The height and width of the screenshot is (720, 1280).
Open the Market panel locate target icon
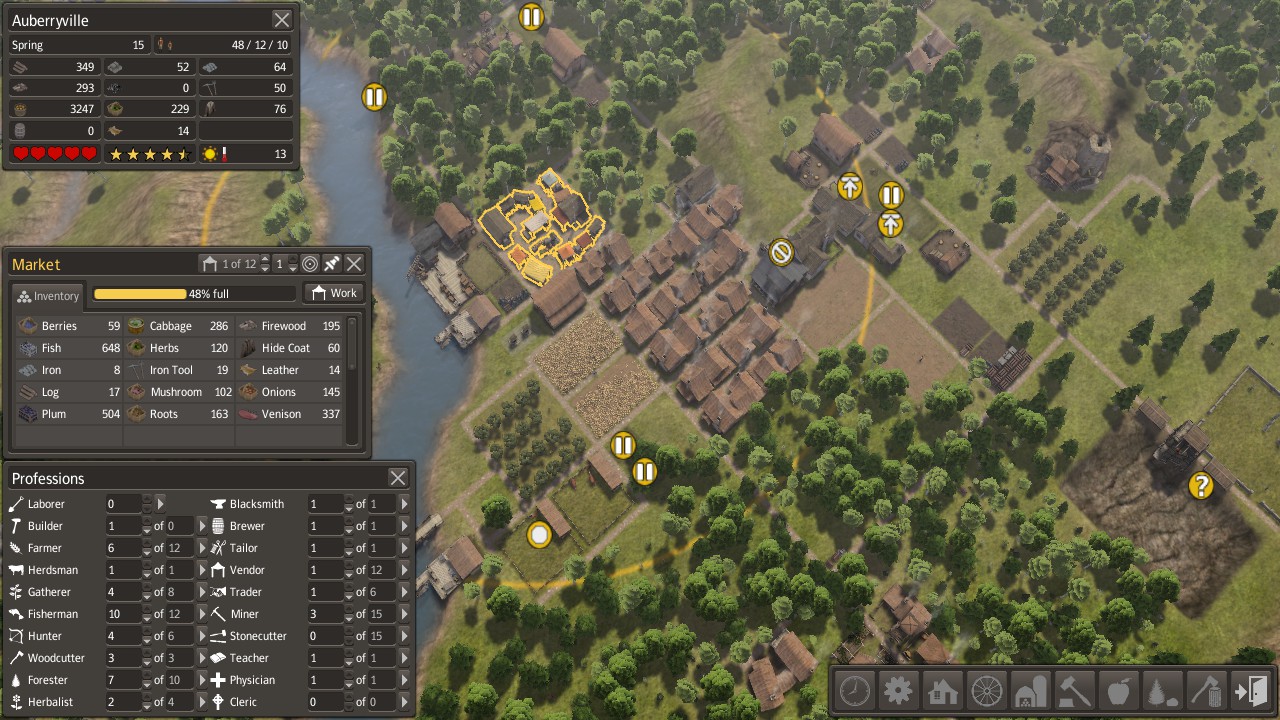[x=309, y=263]
